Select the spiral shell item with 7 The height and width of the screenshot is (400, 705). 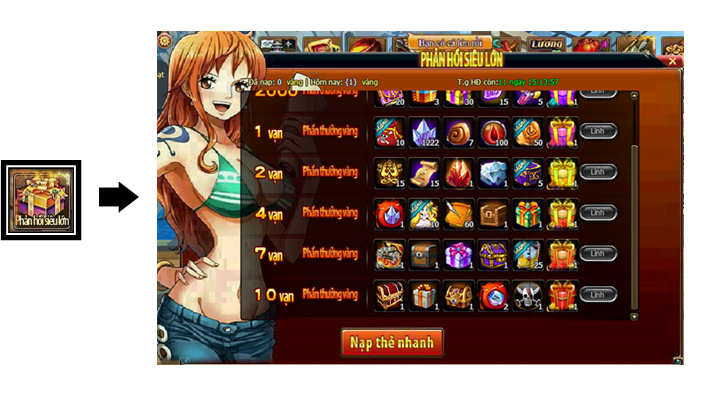pyautogui.click(x=459, y=131)
